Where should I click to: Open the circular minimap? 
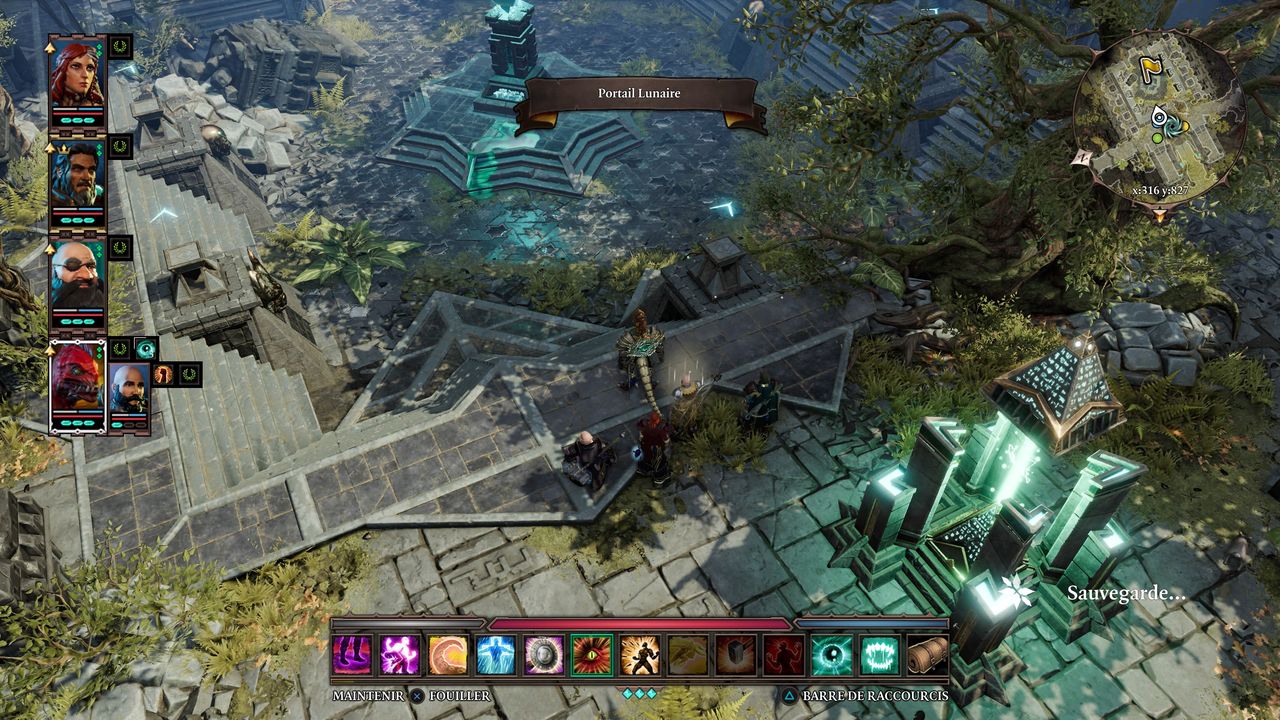click(1160, 117)
